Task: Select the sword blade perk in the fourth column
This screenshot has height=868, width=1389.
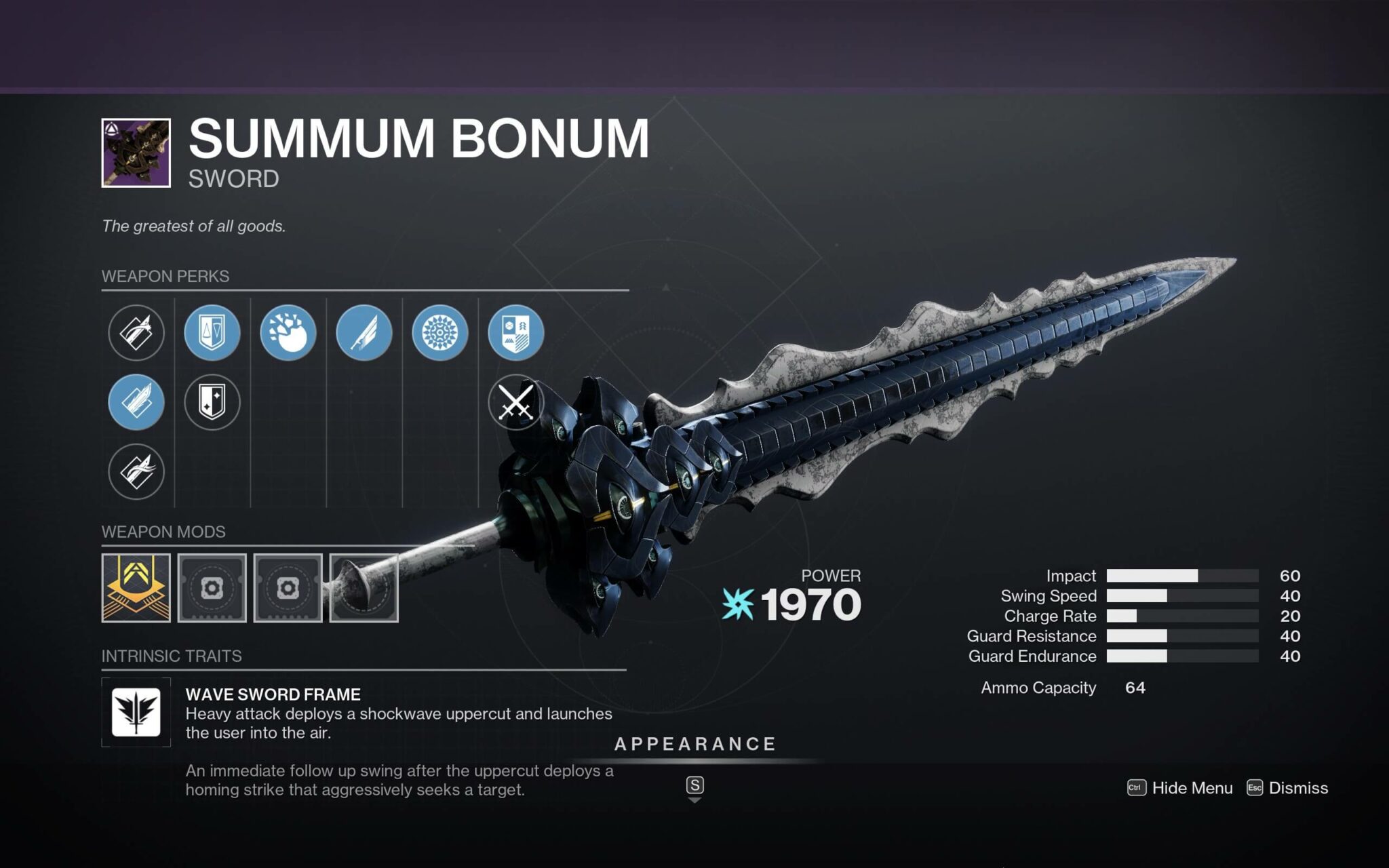Action: [x=364, y=332]
